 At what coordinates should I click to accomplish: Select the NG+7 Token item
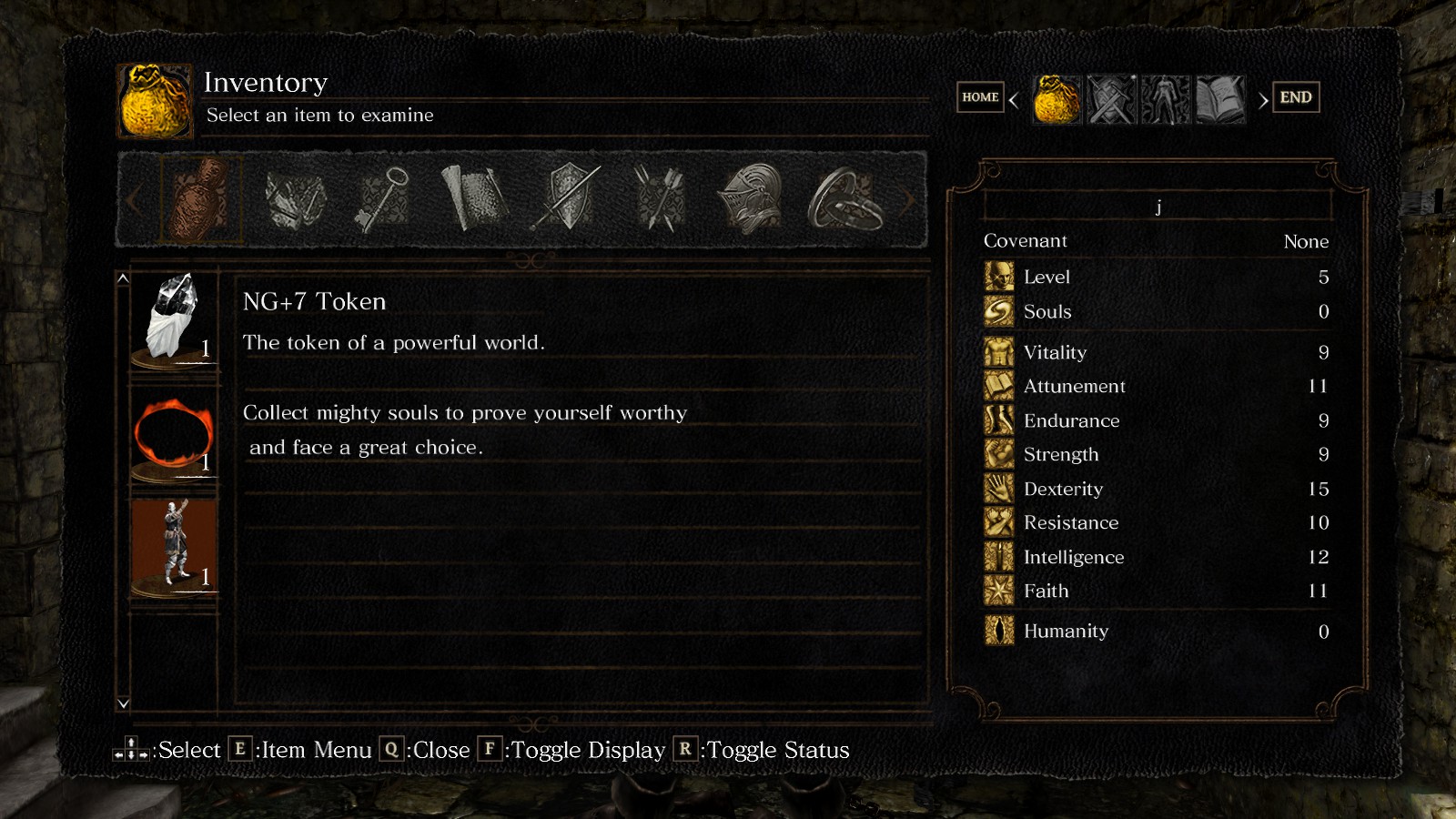pos(174,318)
